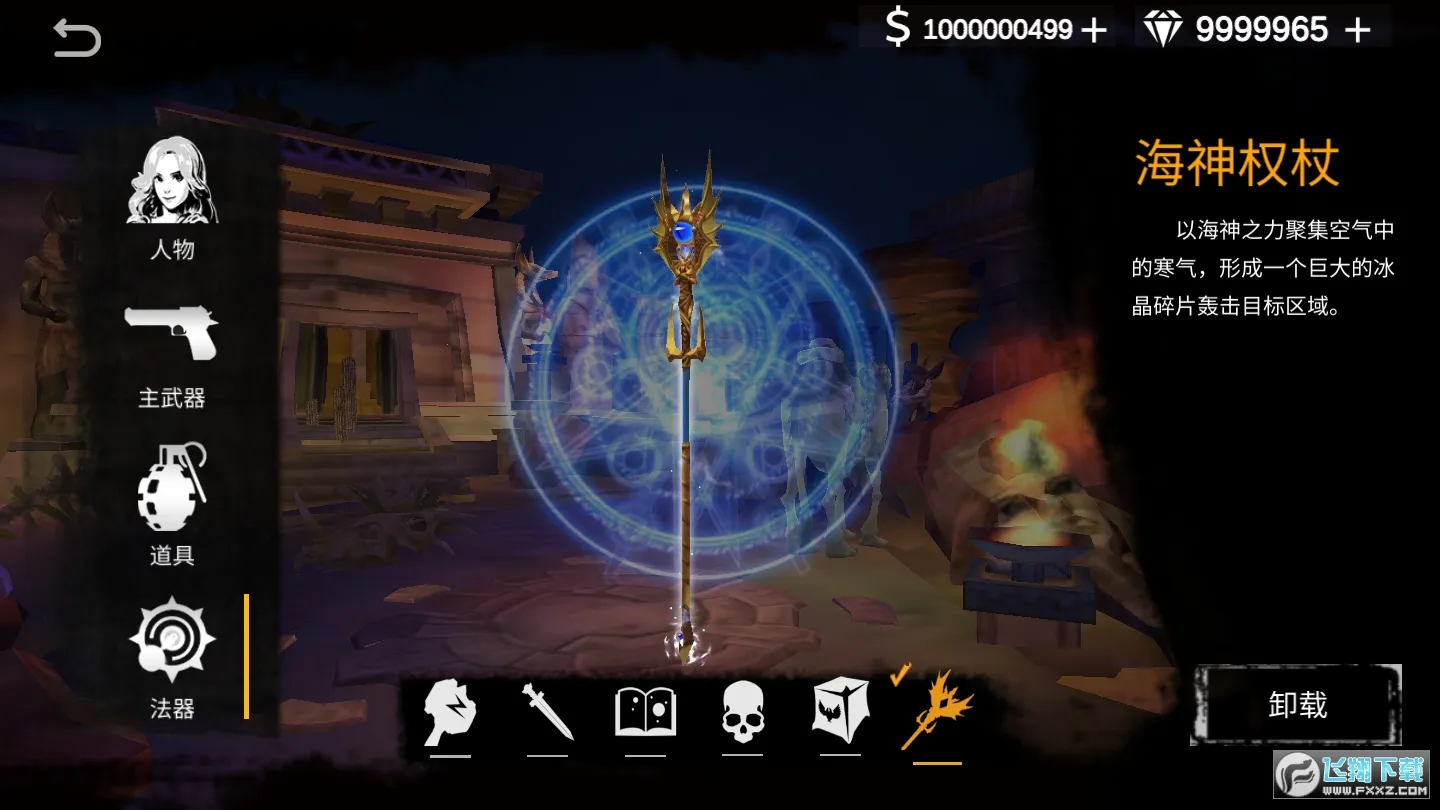
Task: Switch to the 主武器 main weapon tab
Action: click(170, 398)
